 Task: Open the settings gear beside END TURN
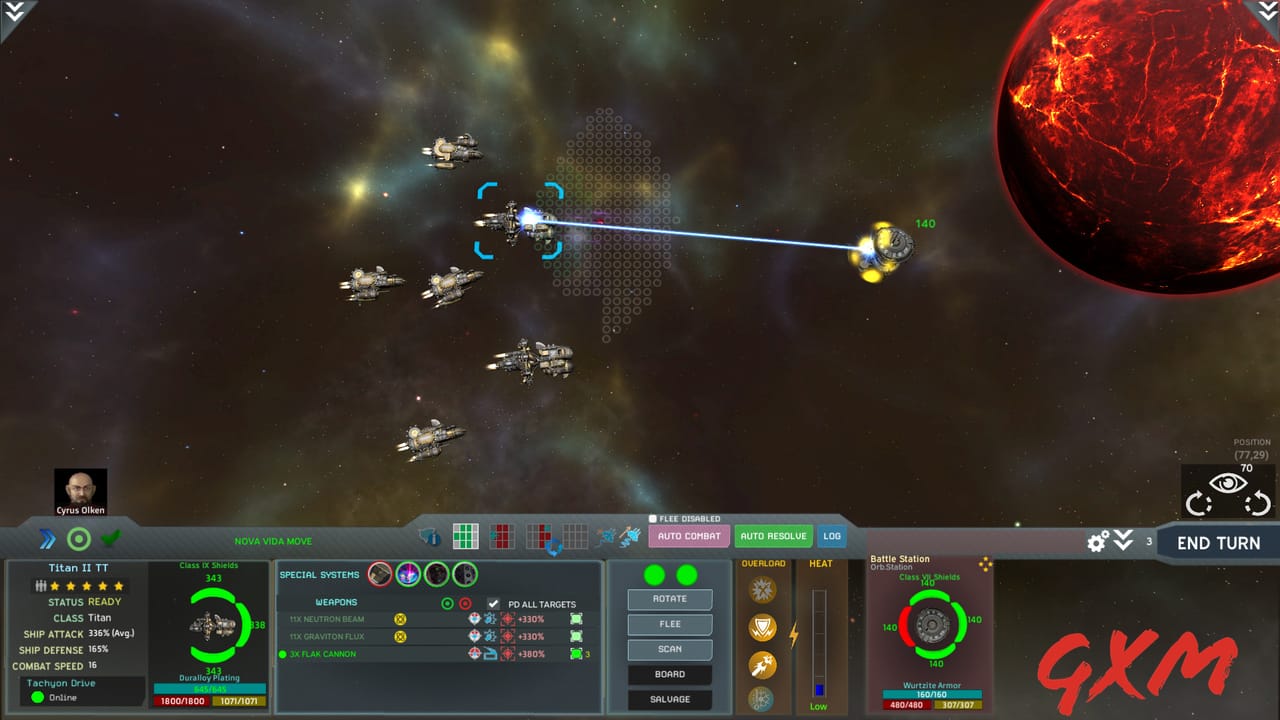click(x=1096, y=540)
